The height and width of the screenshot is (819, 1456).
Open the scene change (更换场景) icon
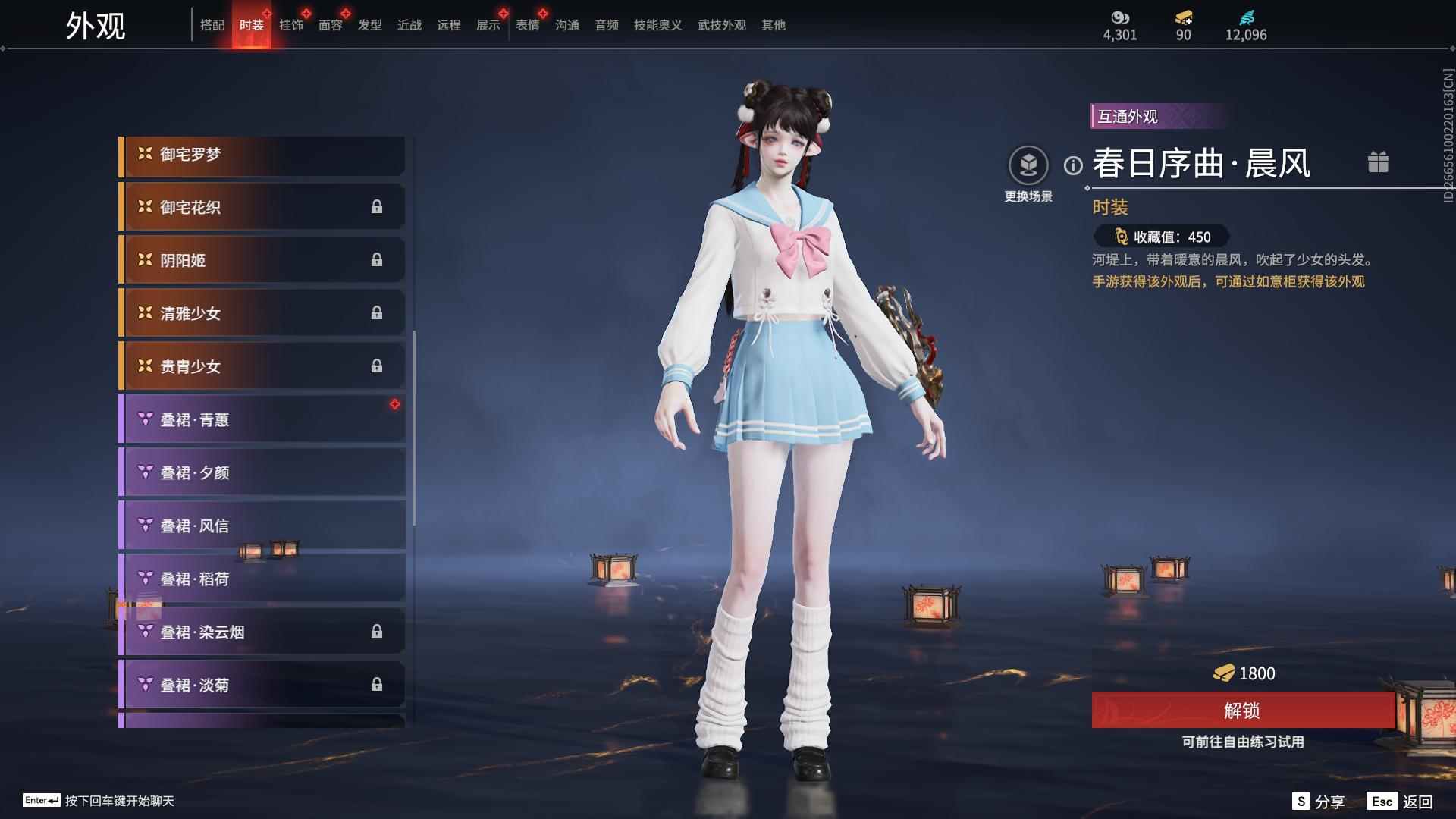[1029, 163]
